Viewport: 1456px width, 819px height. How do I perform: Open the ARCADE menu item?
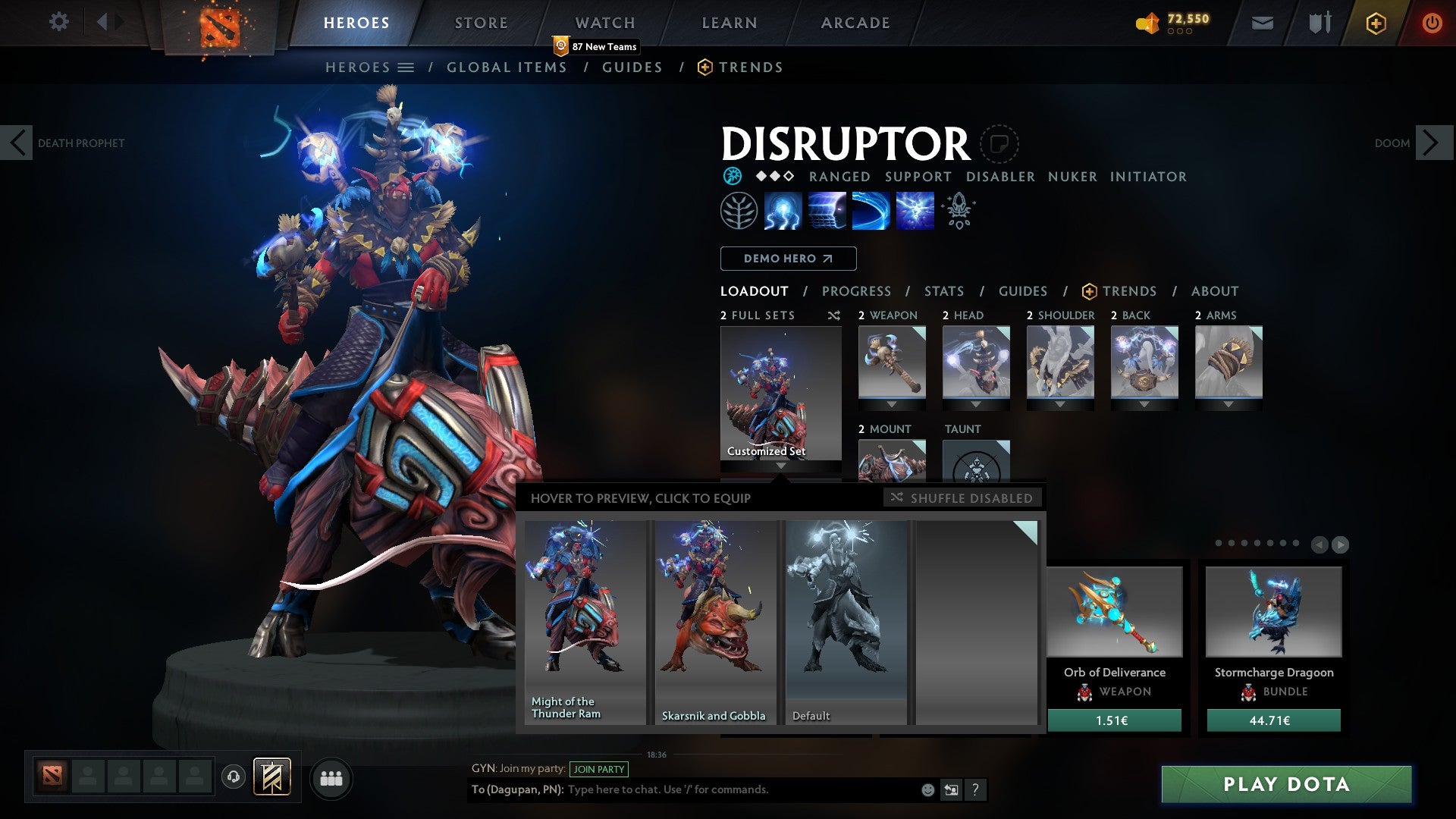click(x=855, y=22)
